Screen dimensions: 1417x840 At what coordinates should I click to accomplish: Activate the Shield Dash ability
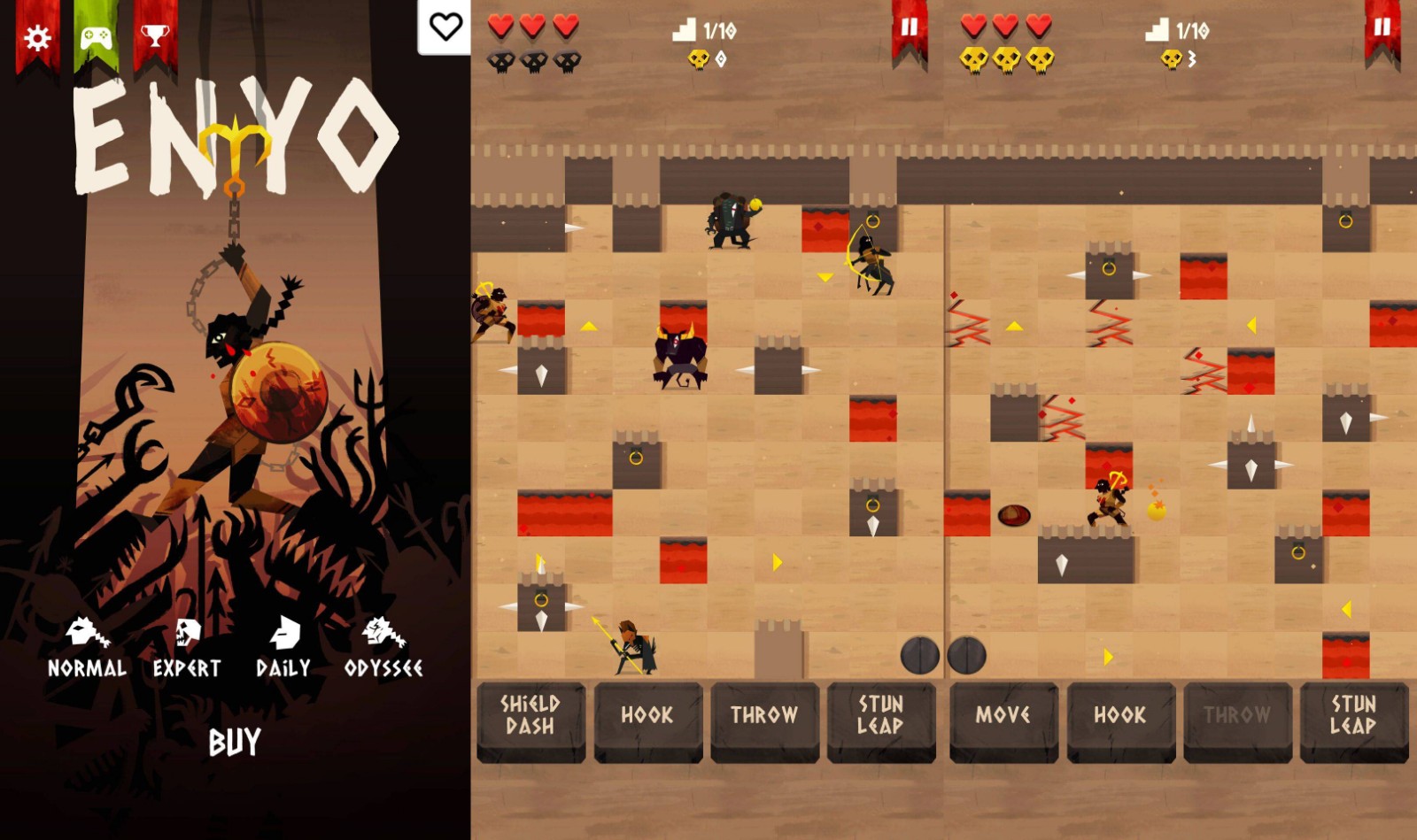click(x=530, y=716)
